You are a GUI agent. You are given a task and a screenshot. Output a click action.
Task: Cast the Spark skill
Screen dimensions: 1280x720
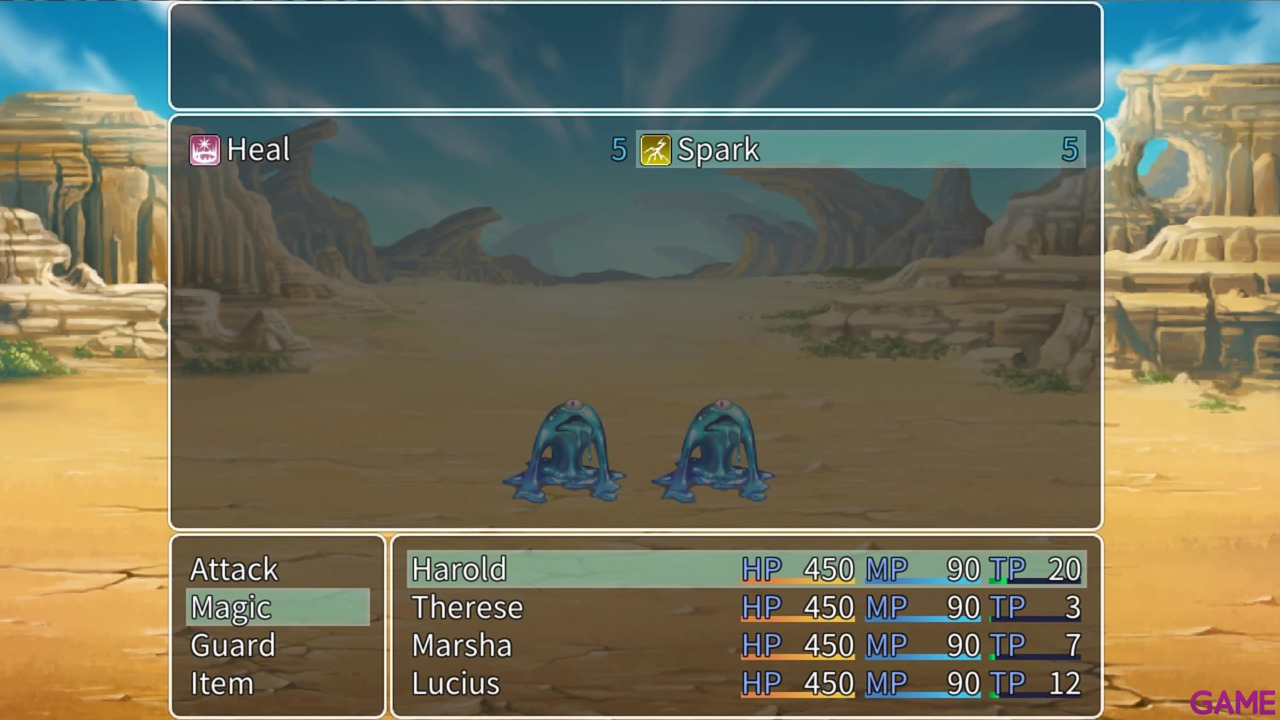(x=718, y=150)
